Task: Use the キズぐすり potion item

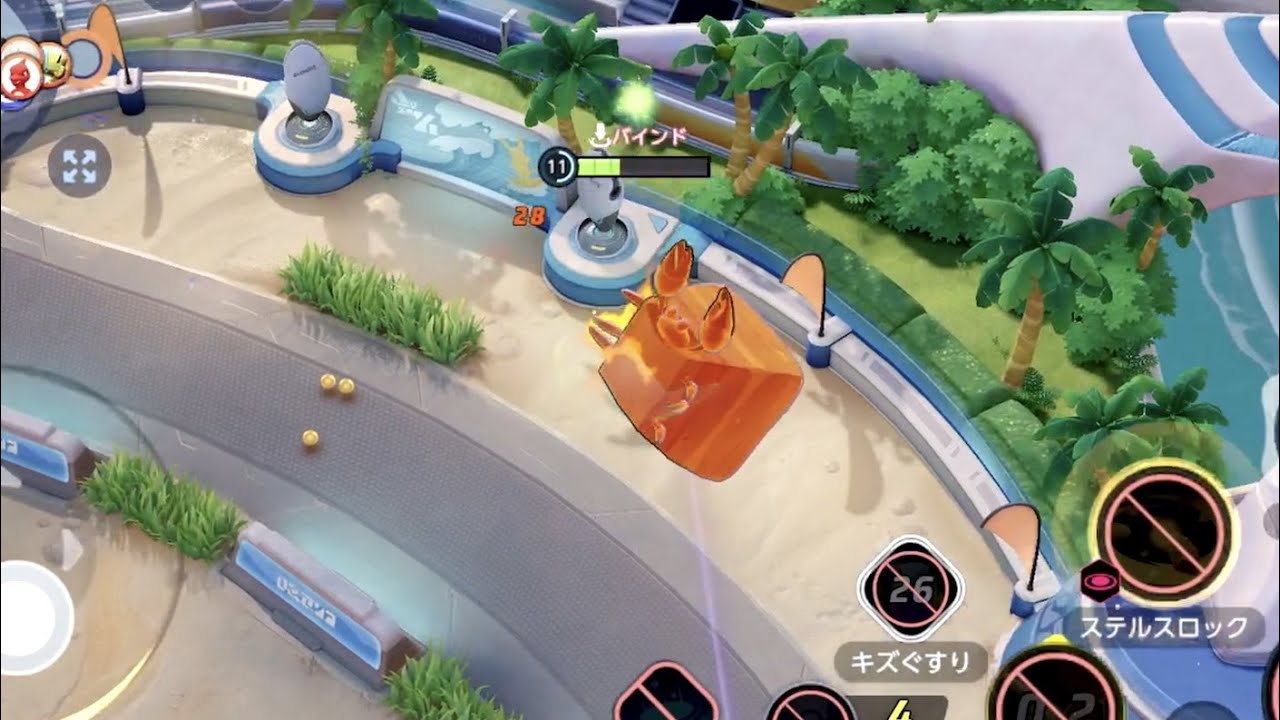Action: pyautogui.click(x=911, y=591)
